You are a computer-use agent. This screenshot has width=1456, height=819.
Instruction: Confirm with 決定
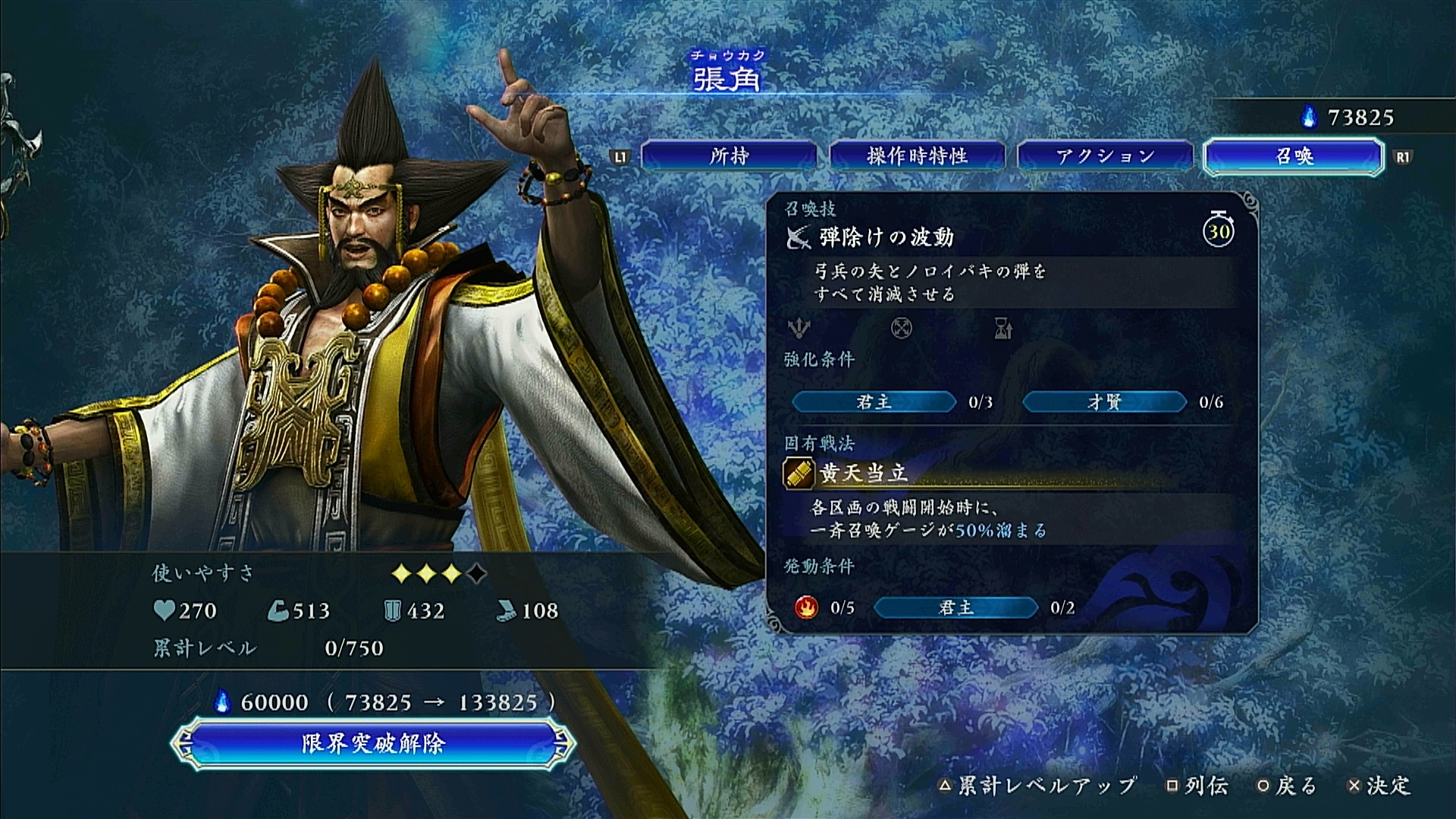tap(1381, 786)
